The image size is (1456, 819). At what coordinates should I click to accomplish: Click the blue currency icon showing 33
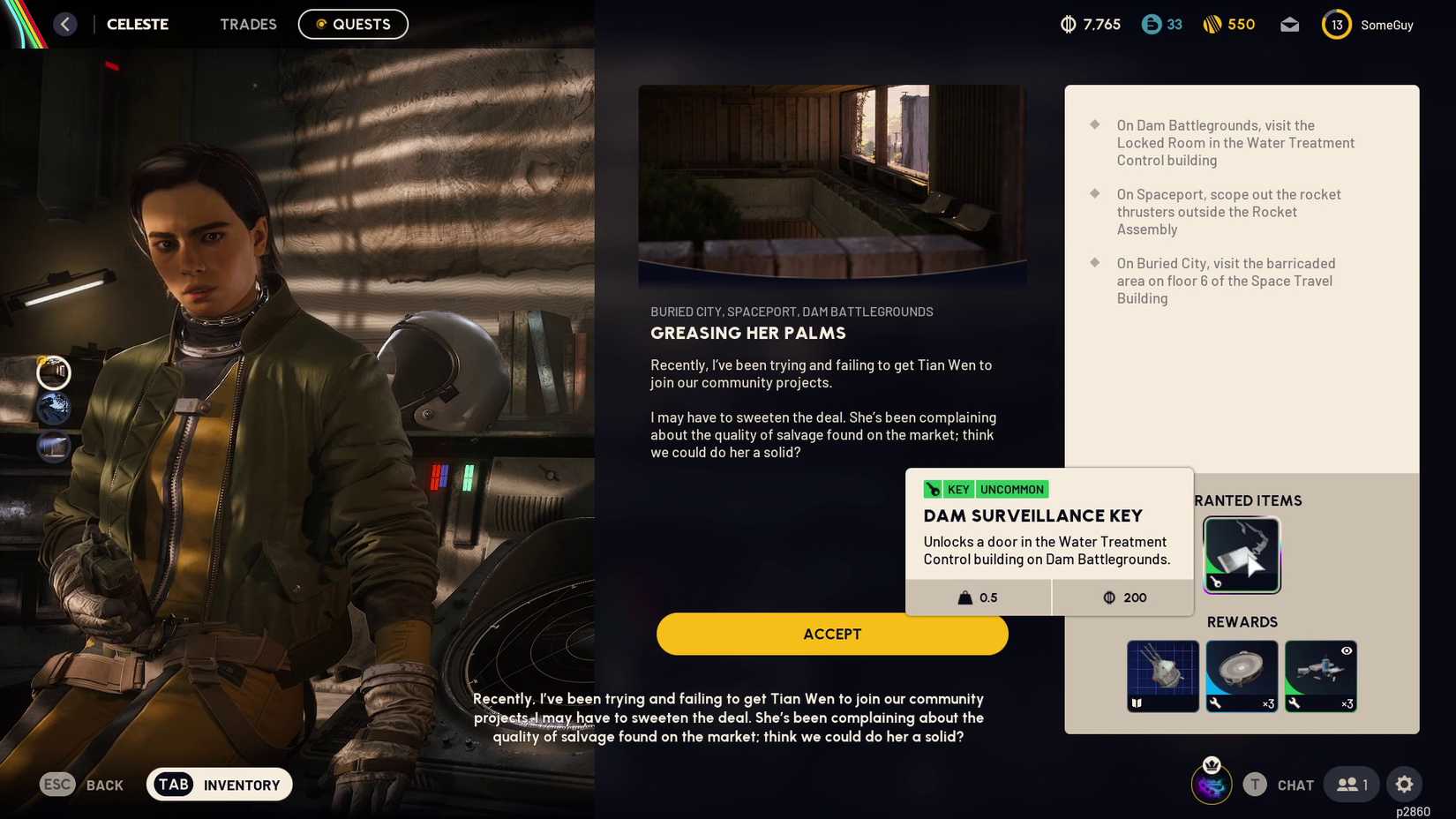(1150, 25)
